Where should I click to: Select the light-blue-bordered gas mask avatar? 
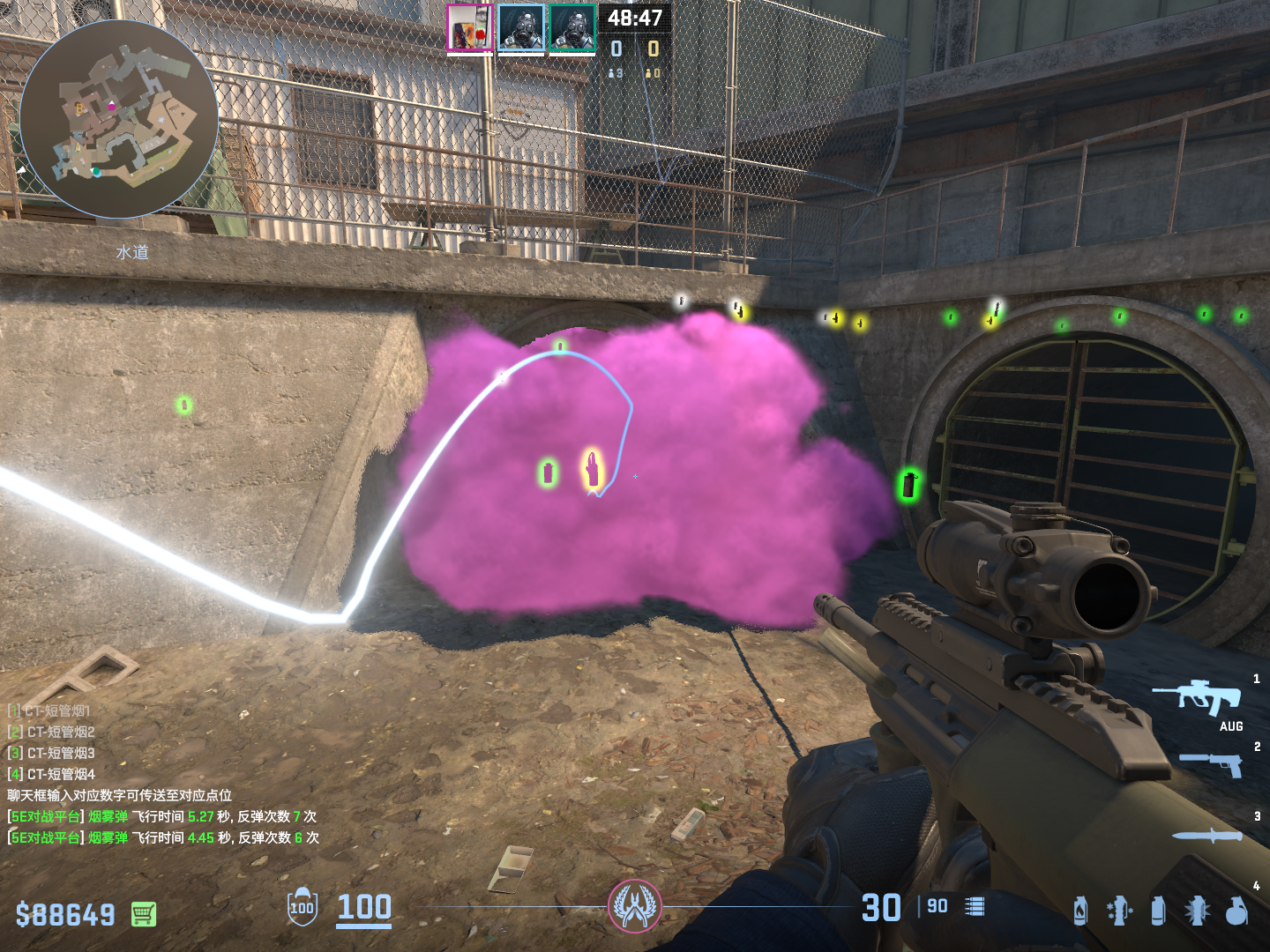[x=520, y=27]
